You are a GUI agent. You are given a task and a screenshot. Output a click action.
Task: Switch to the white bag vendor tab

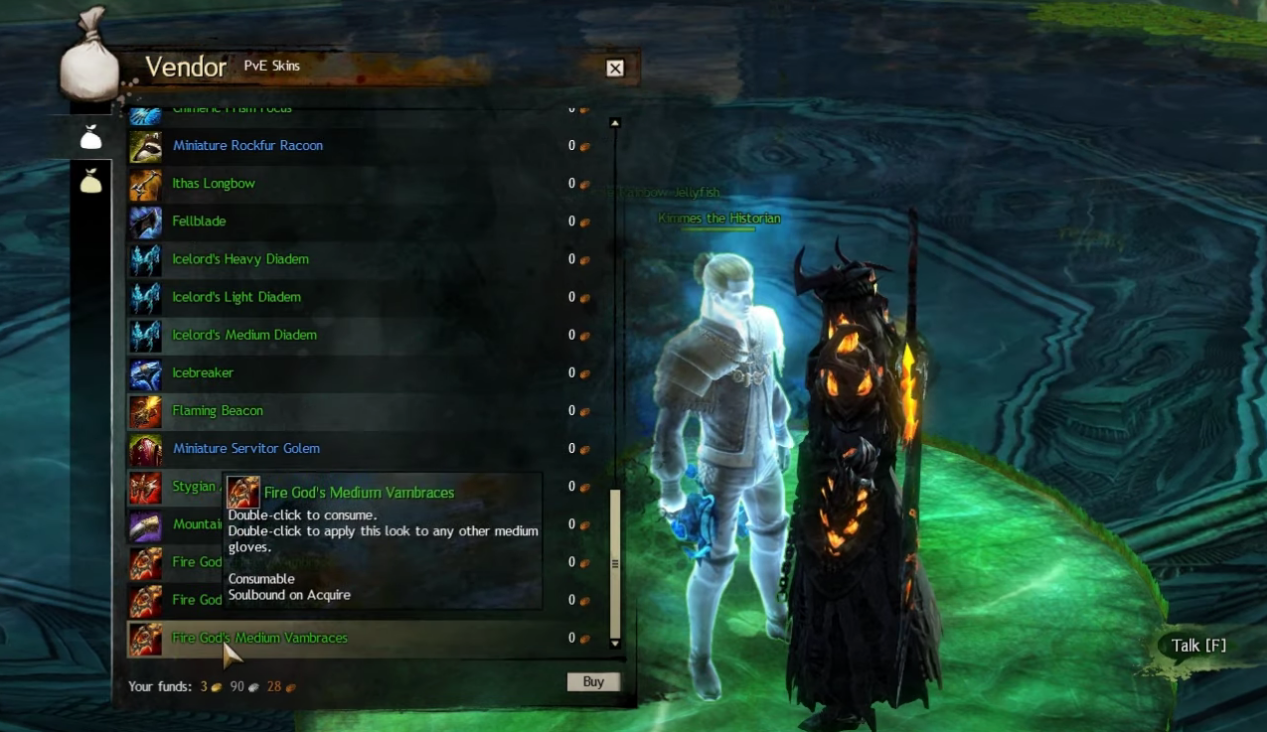pyautogui.click(x=91, y=138)
